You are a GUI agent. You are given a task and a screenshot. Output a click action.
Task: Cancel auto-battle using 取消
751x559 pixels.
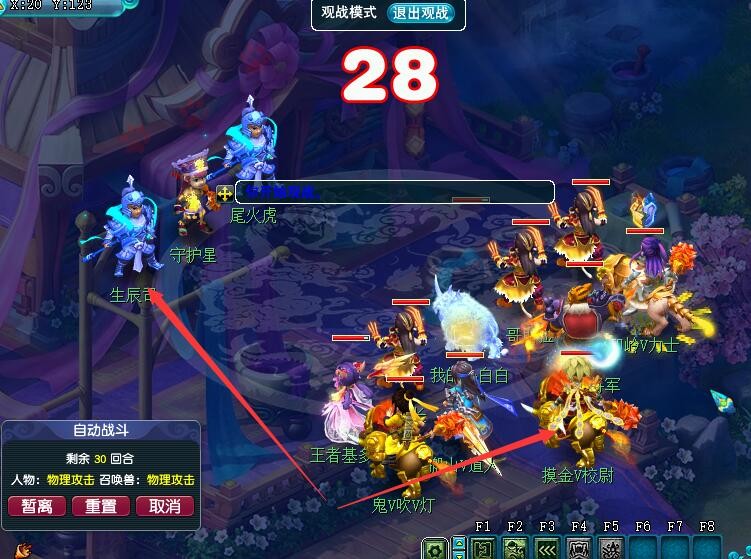click(164, 506)
